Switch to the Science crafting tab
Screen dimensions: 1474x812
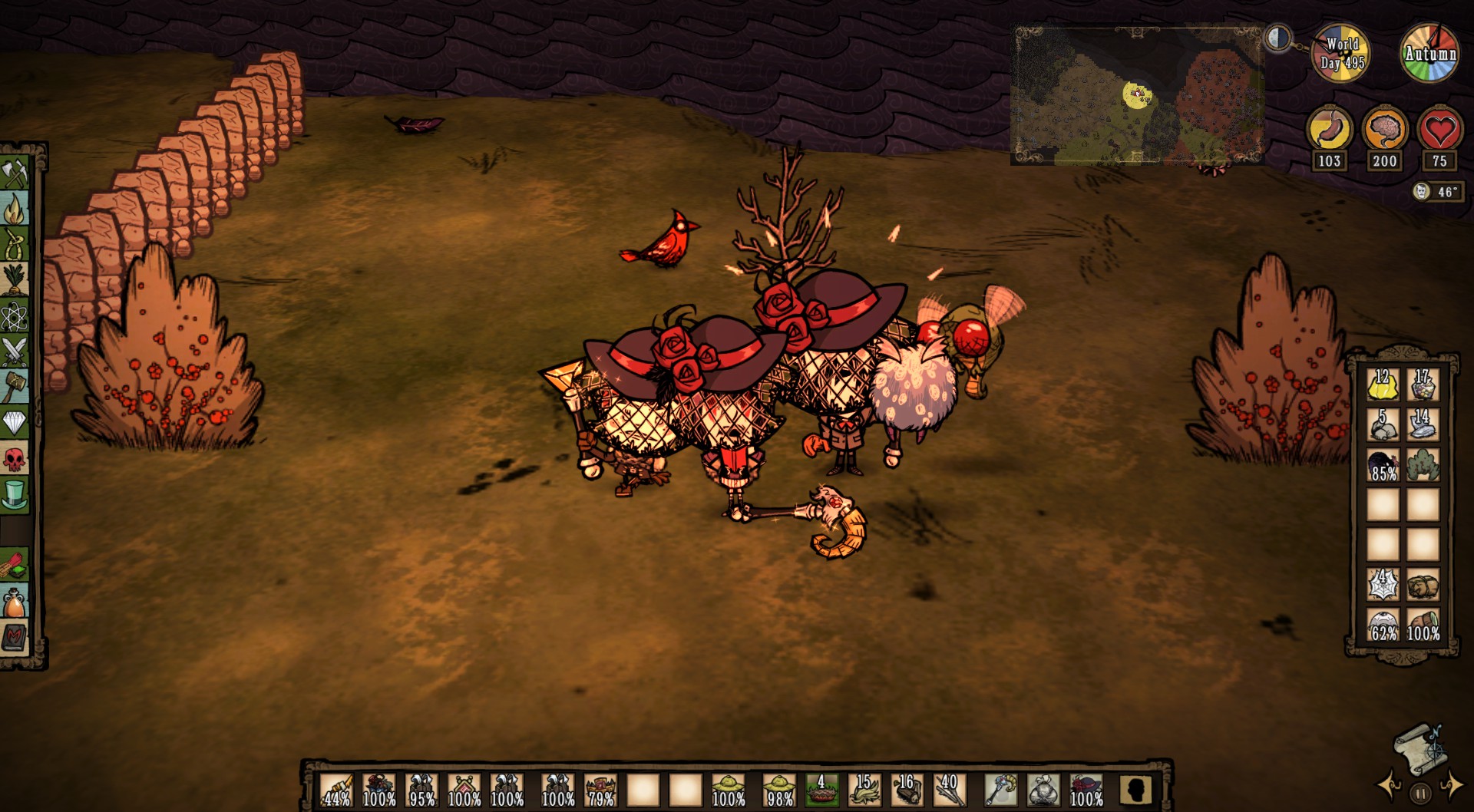(x=15, y=315)
